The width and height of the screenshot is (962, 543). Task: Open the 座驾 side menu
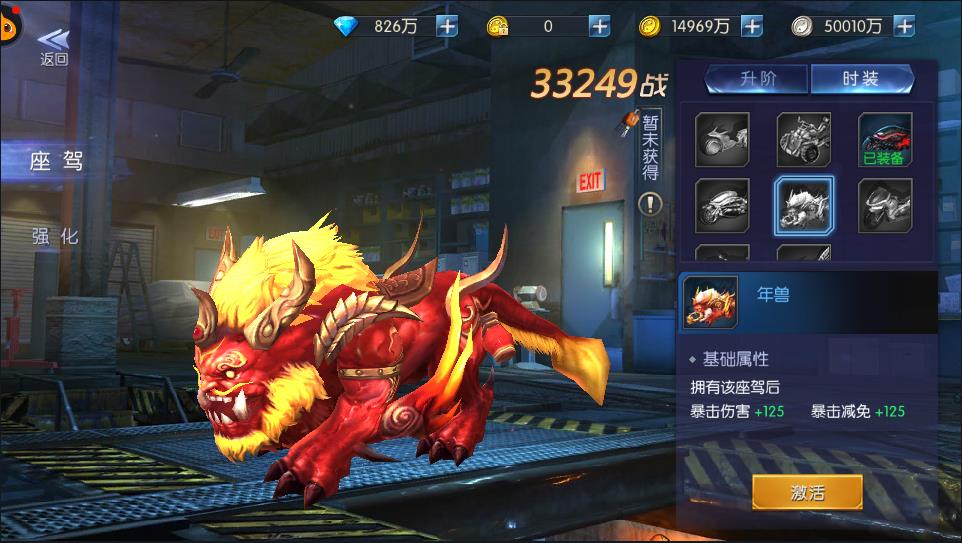(x=55, y=161)
